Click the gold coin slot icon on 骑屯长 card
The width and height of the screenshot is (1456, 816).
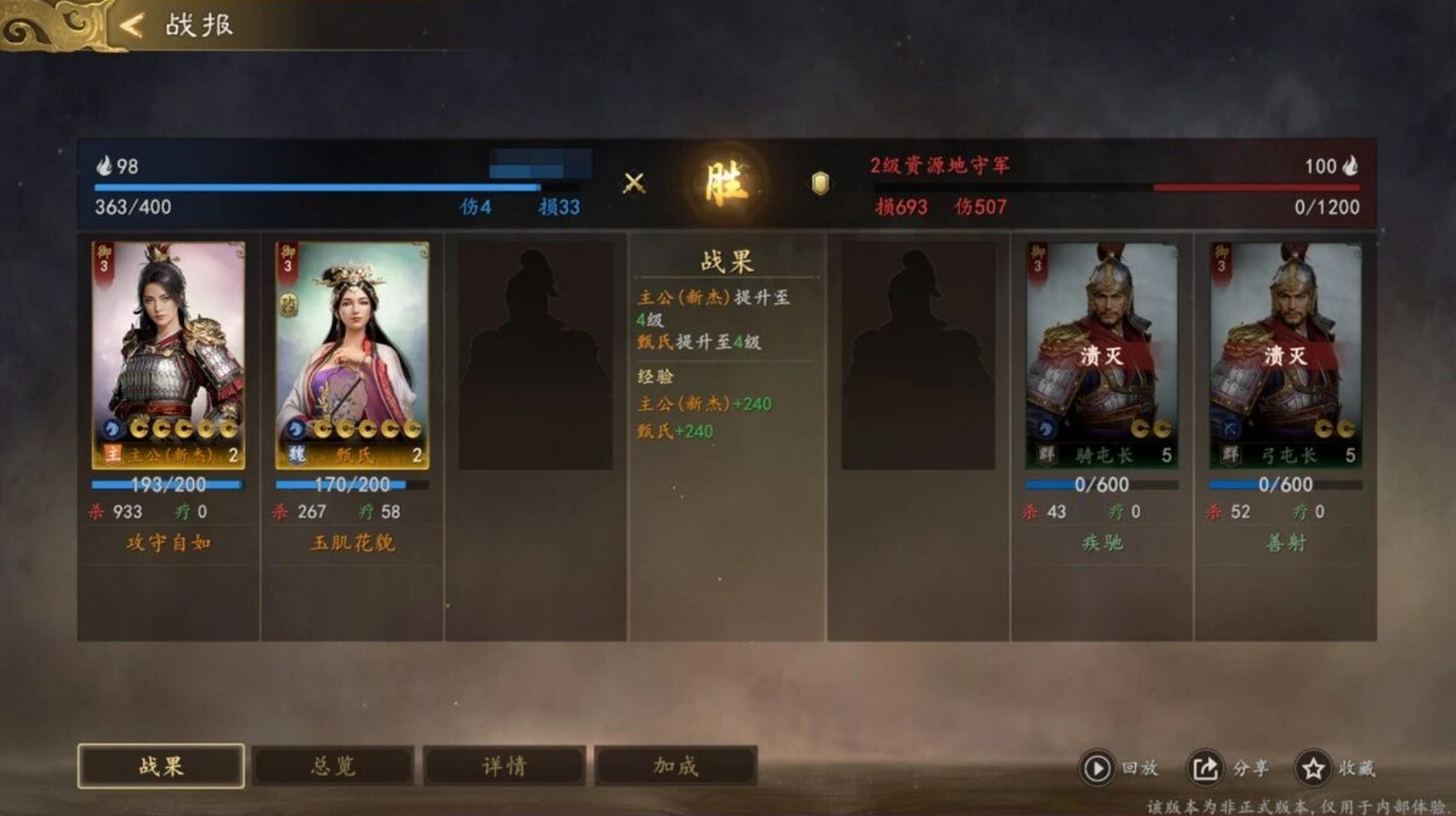point(1140,429)
